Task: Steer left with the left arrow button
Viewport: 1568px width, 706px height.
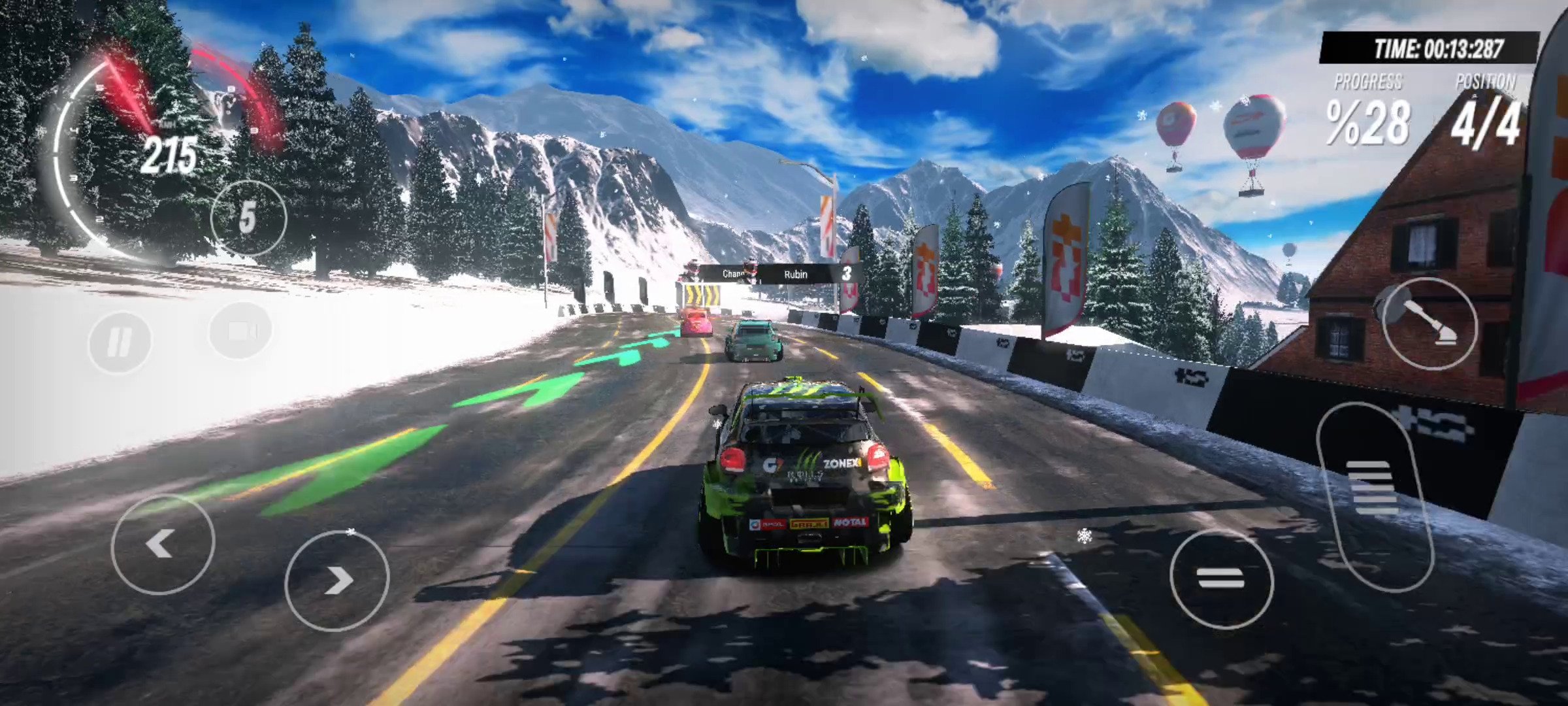Action: [162, 544]
